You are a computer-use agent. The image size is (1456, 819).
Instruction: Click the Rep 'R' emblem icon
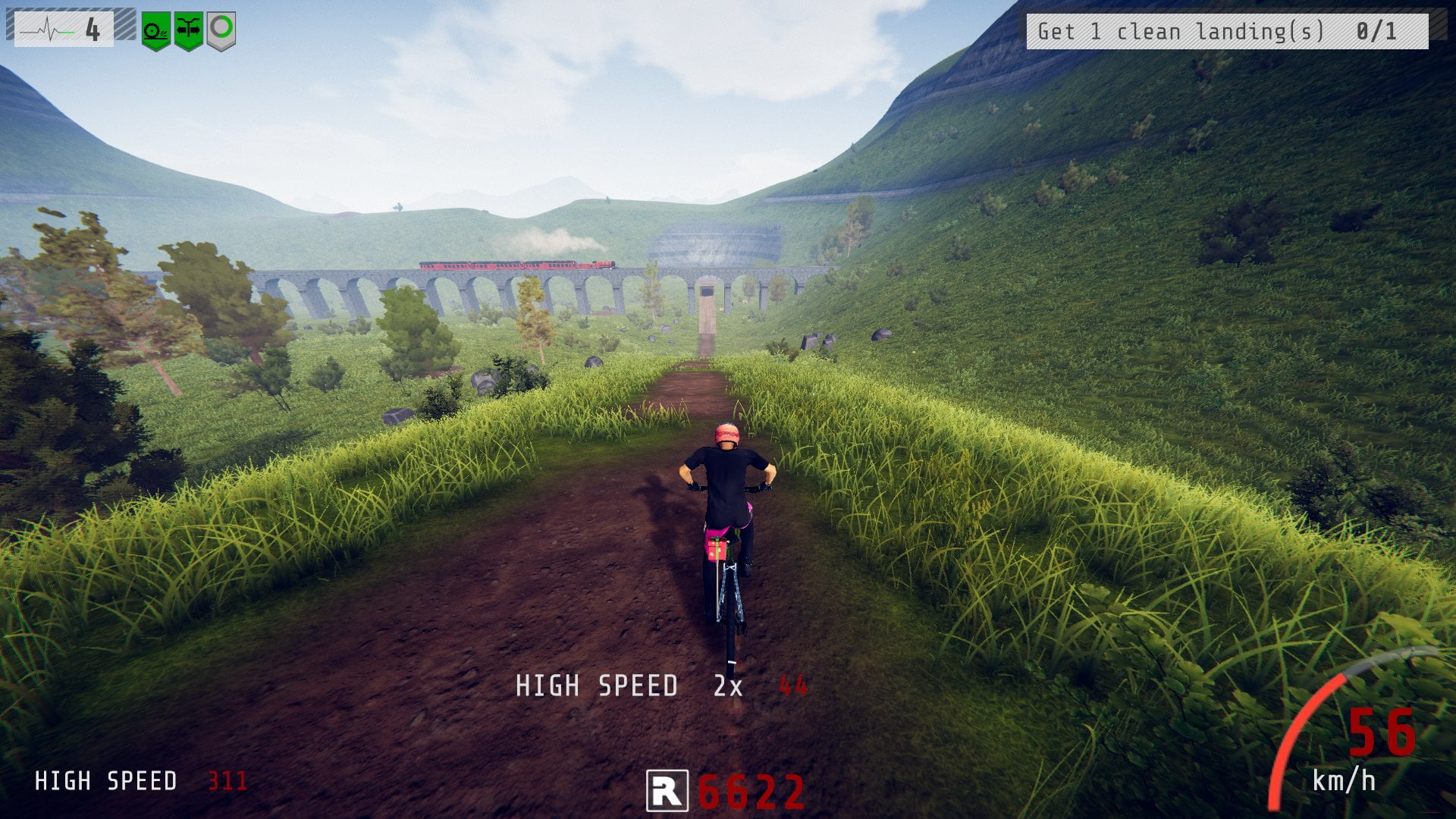tap(667, 791)
